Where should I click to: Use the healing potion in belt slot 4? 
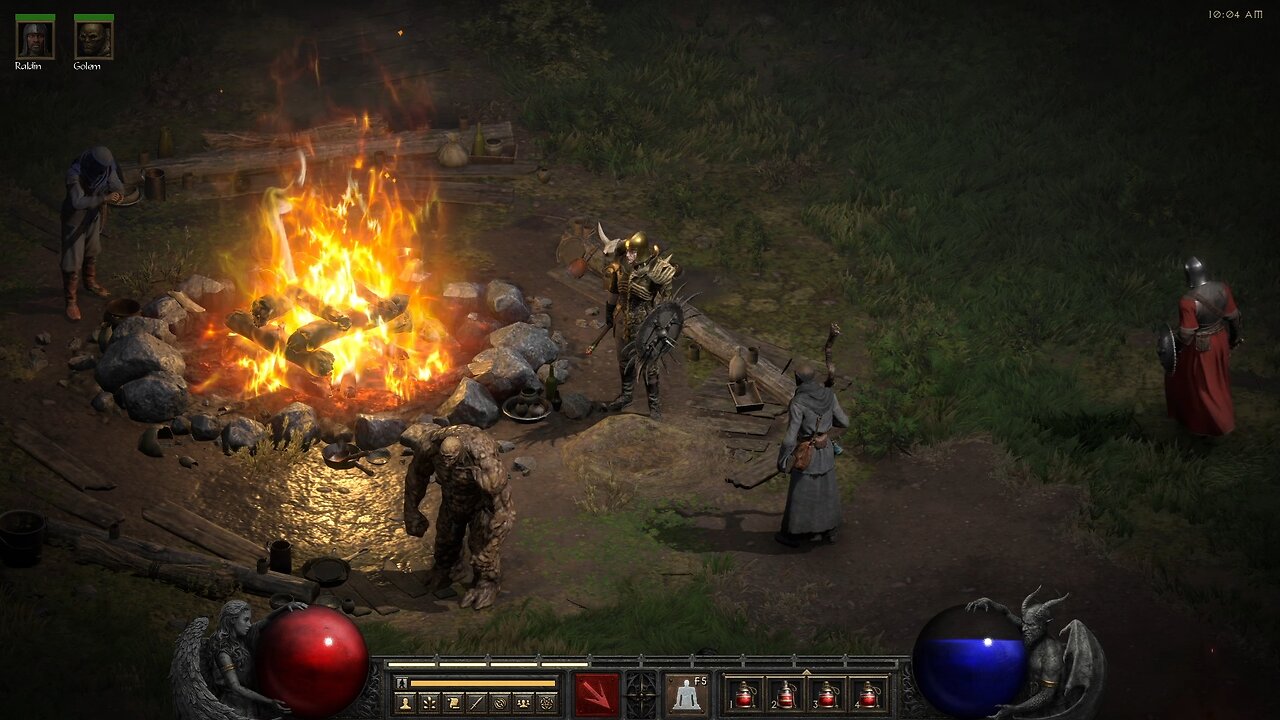(869, 694)
